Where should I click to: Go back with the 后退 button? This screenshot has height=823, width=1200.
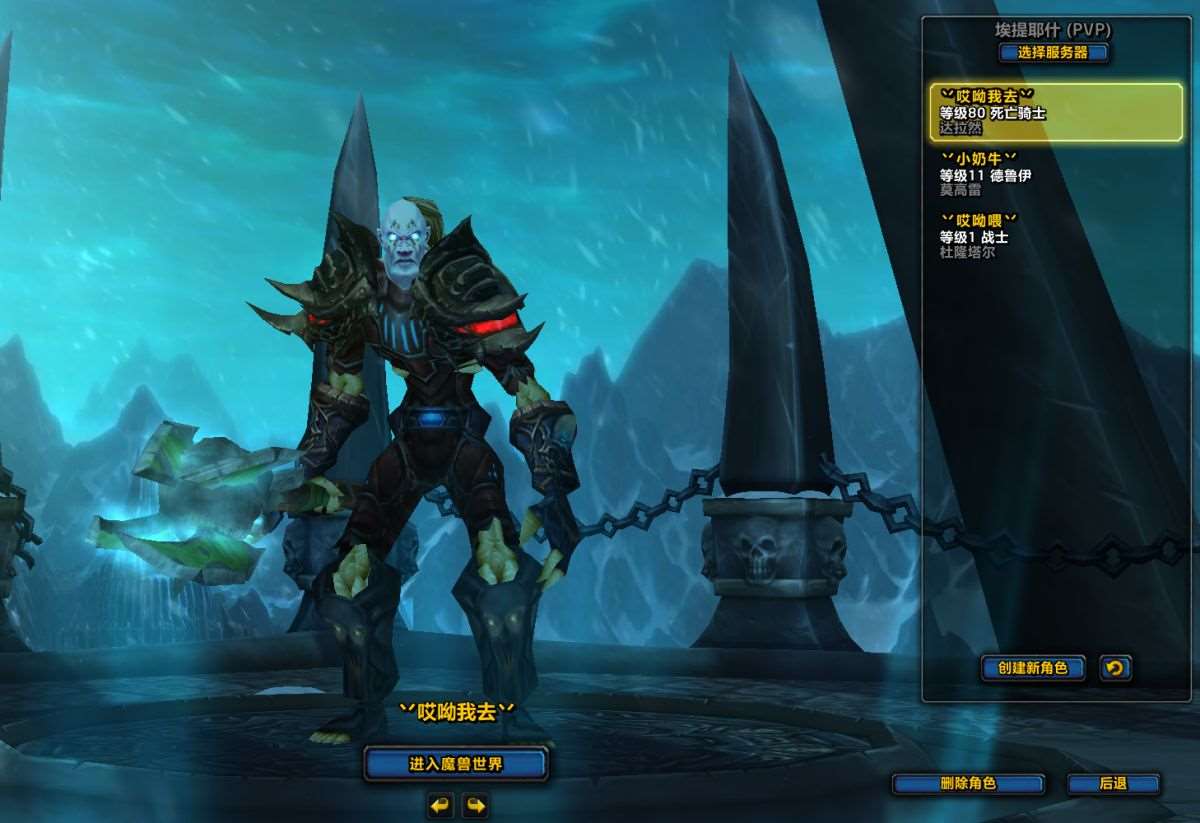coord(1113,784)
